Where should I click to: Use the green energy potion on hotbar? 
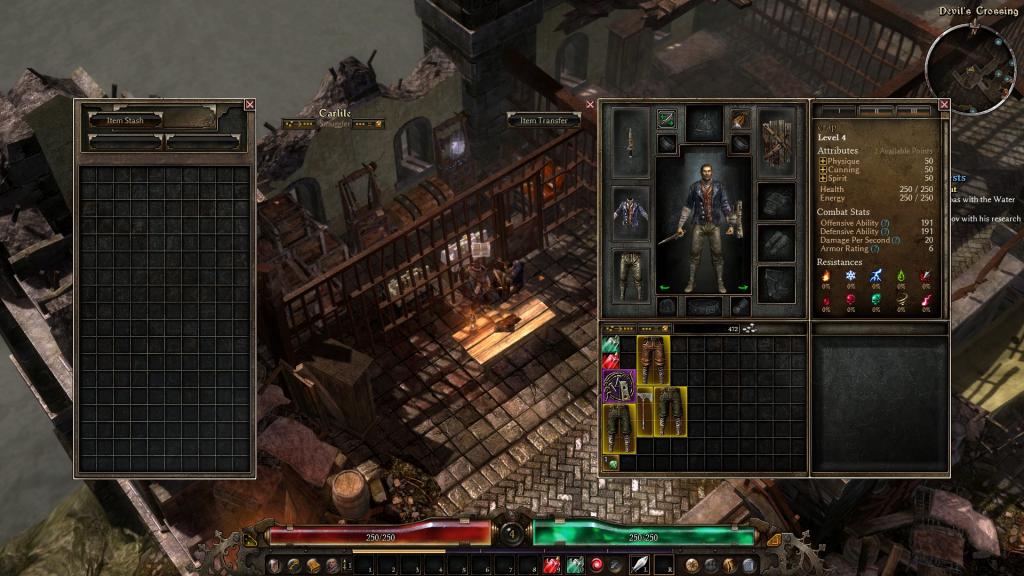point(574,566)
